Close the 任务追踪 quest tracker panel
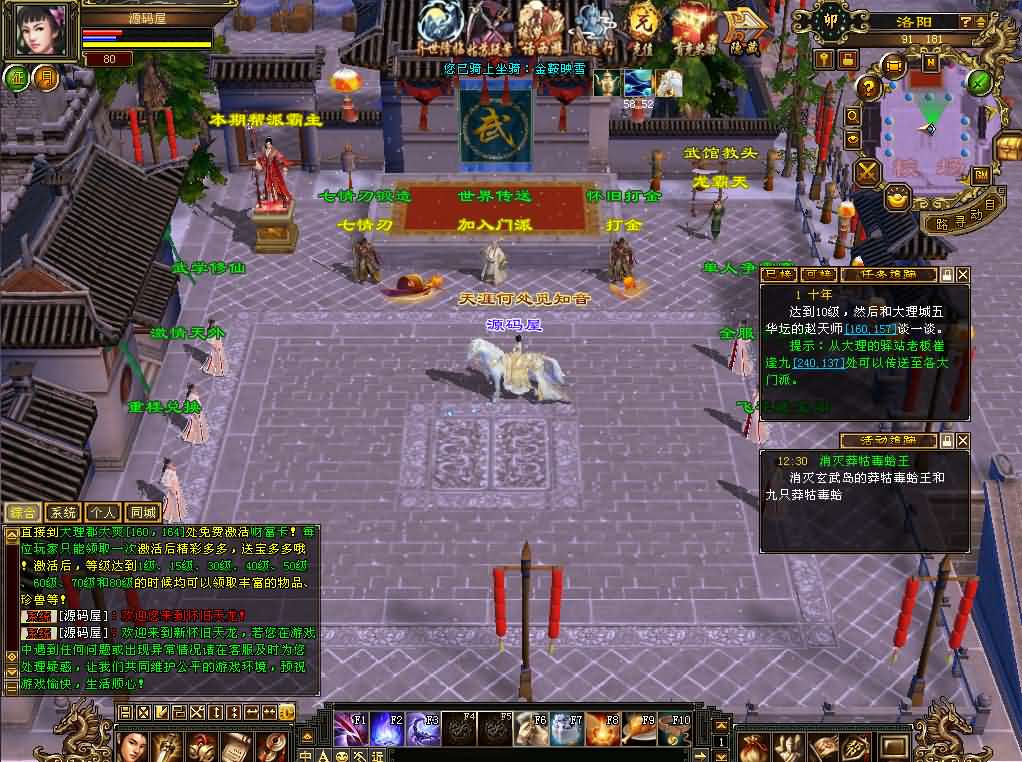This screenshot has width=1022, height=762. pyautogui.click(x=963, y=274)
